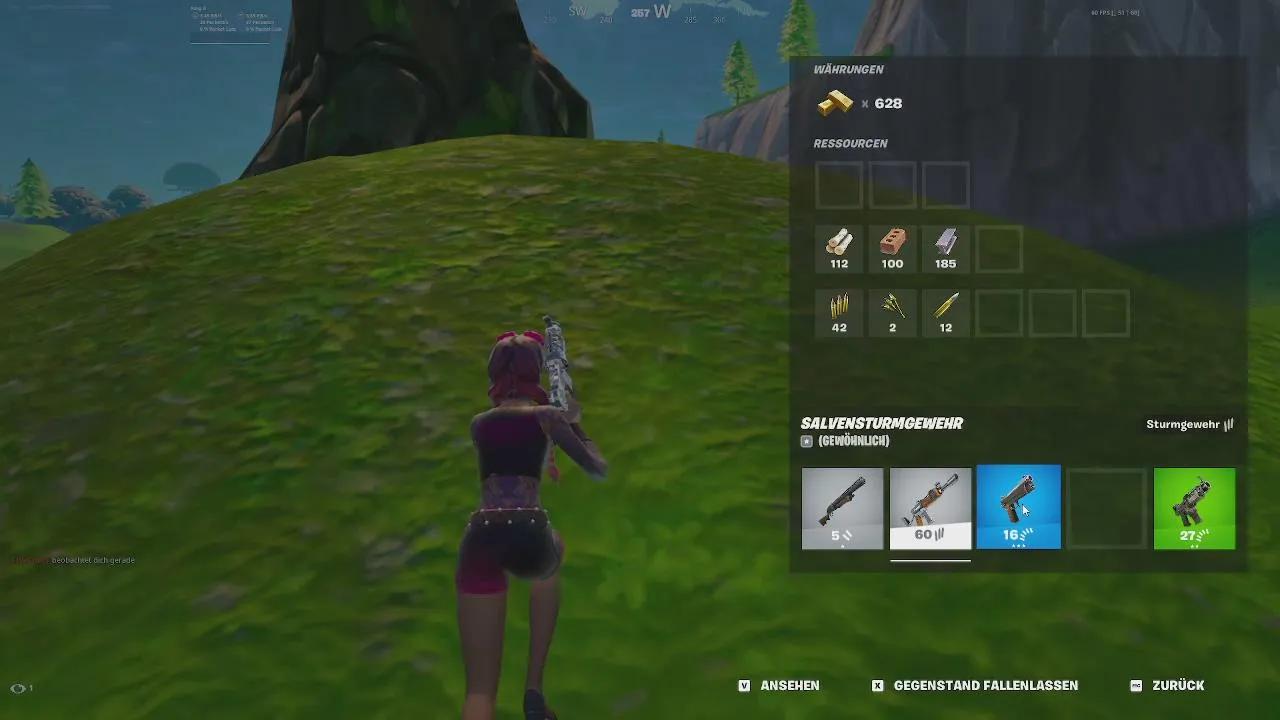This screenshot has height=720, width=1280.
Task: Select the equipped pistol weapon slot
Action: point(1018,508)
